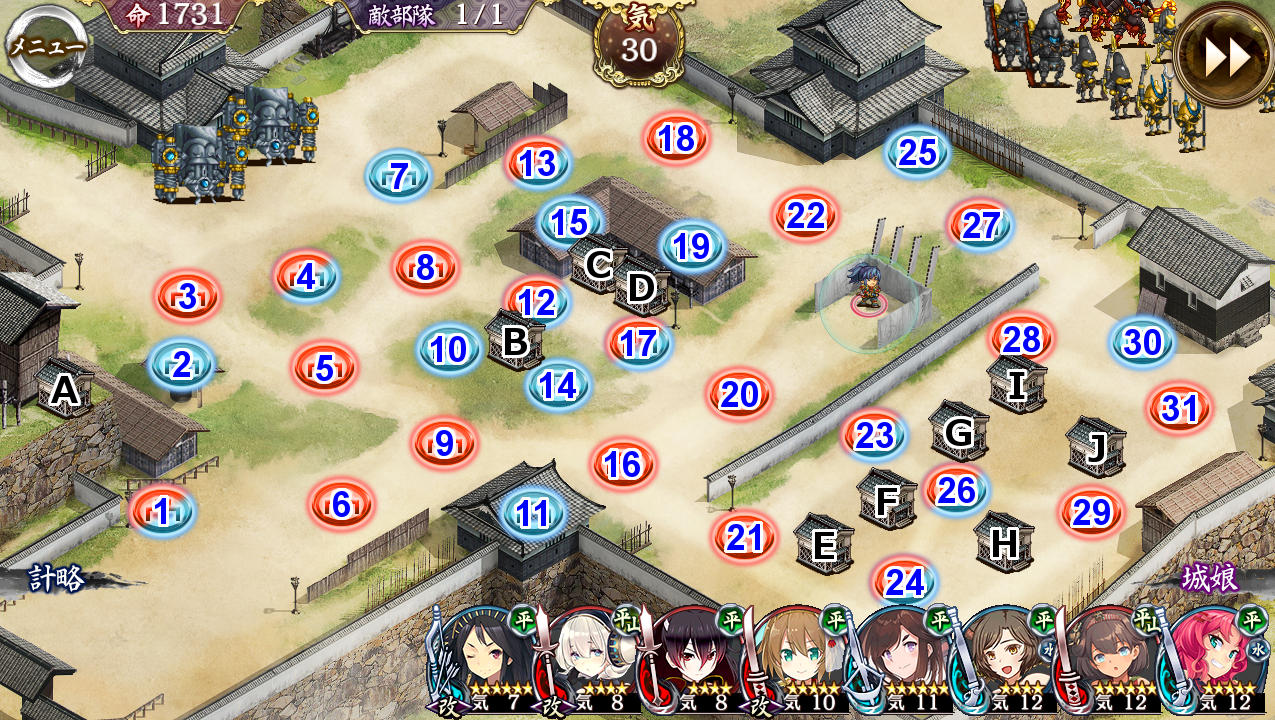
Task: Open the 計略 stratagem panel
Action: tap(56, 580)
